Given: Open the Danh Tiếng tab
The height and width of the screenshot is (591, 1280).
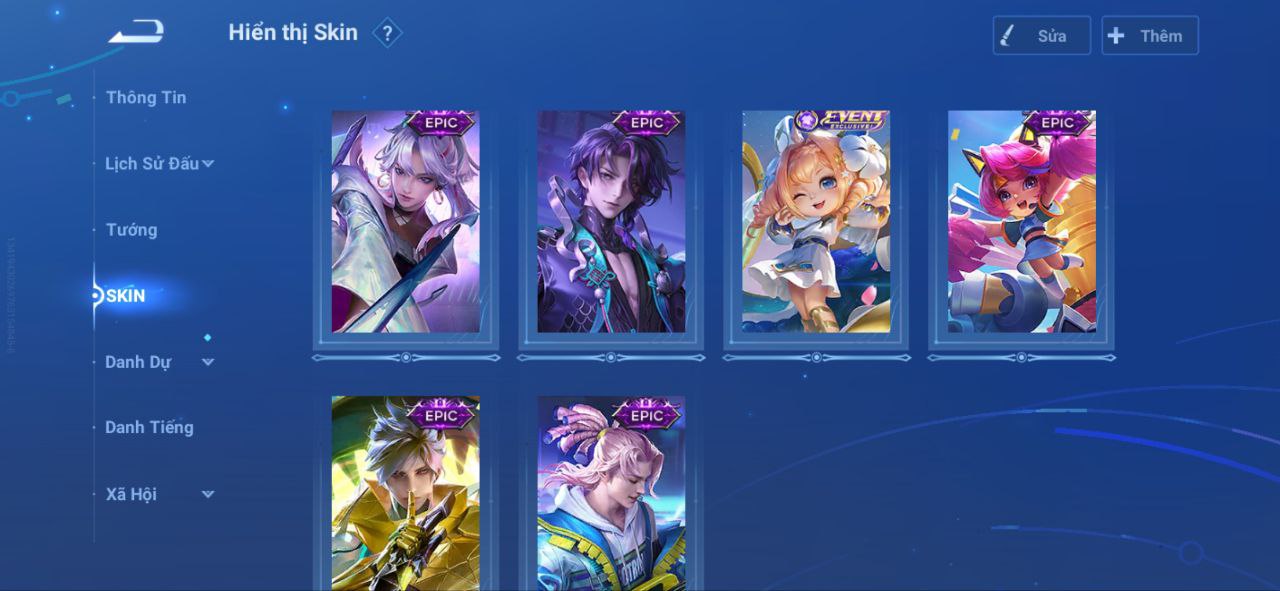Looking at the screenshot, I should pos(149,427).
